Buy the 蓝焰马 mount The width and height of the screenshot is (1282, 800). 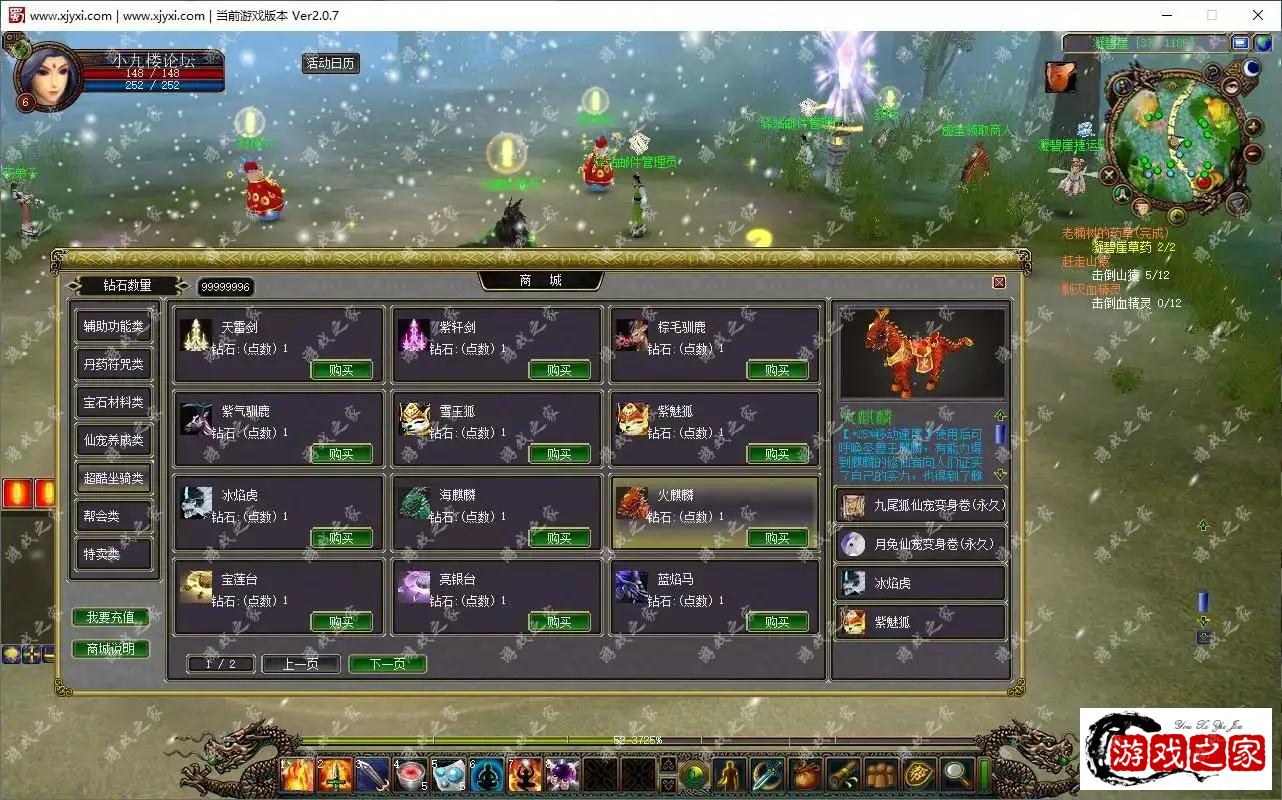point(777,622)
